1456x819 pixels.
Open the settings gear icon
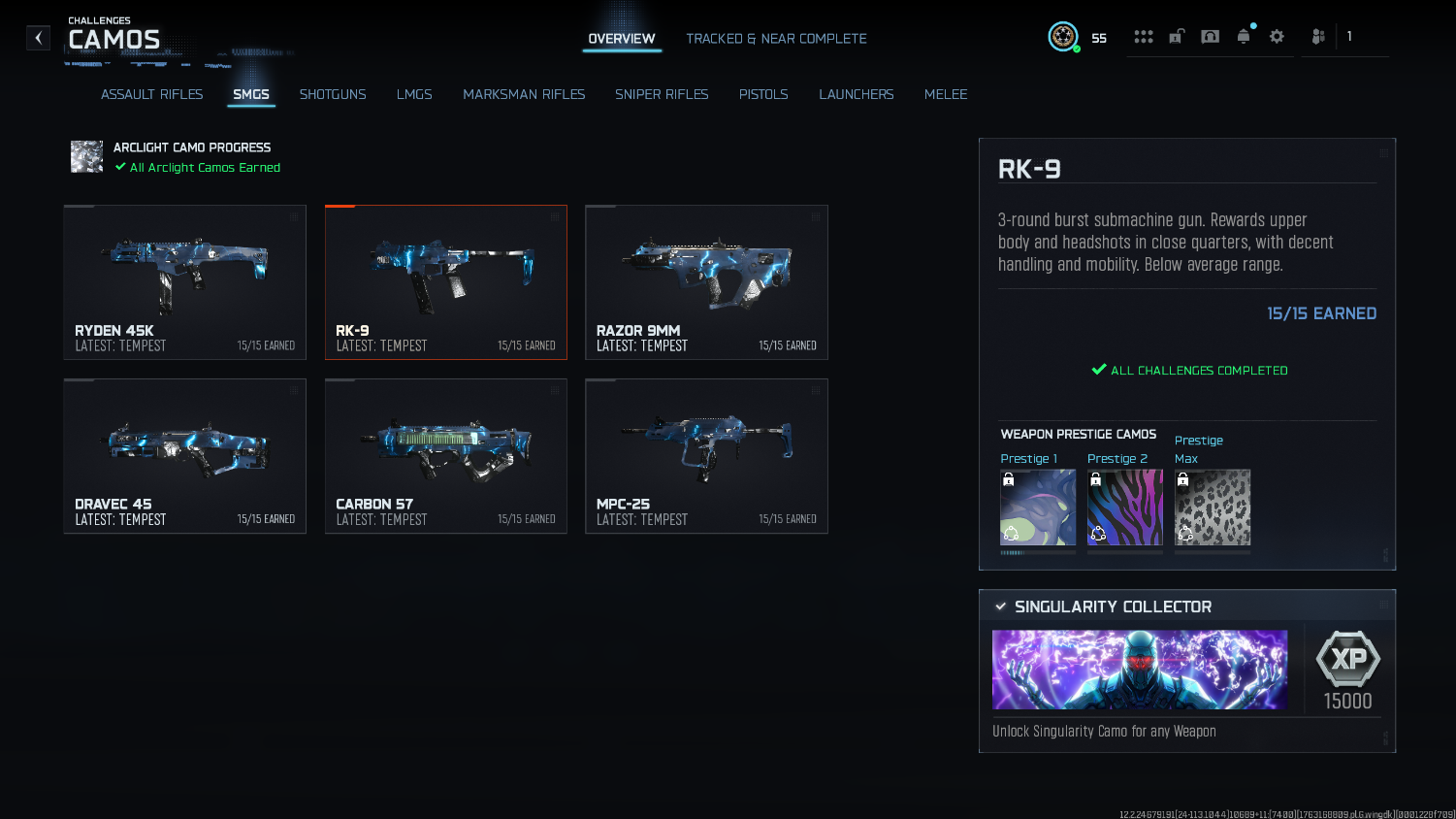(x=1276, y=36)
